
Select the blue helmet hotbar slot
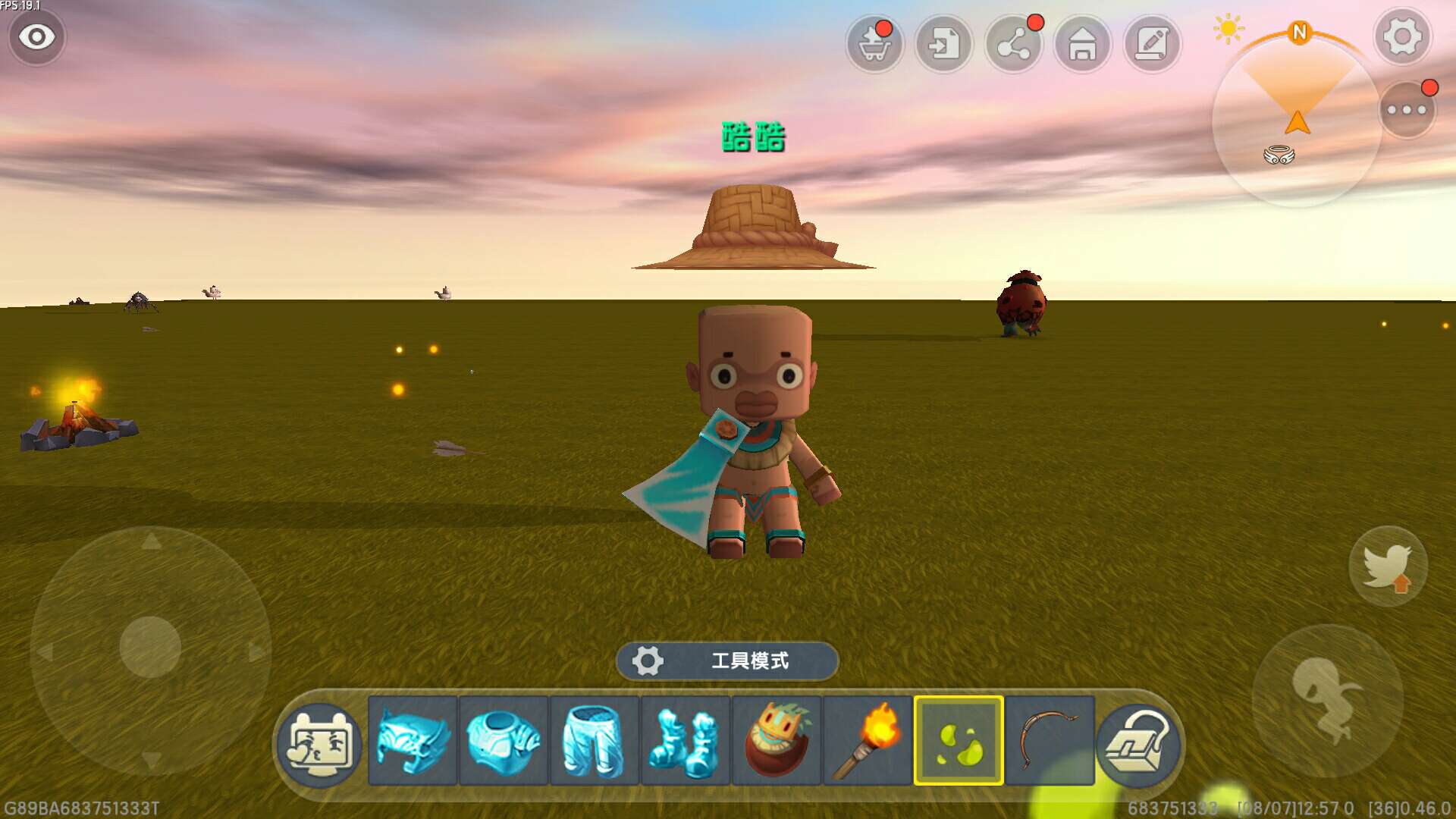[x=413, y=741]
